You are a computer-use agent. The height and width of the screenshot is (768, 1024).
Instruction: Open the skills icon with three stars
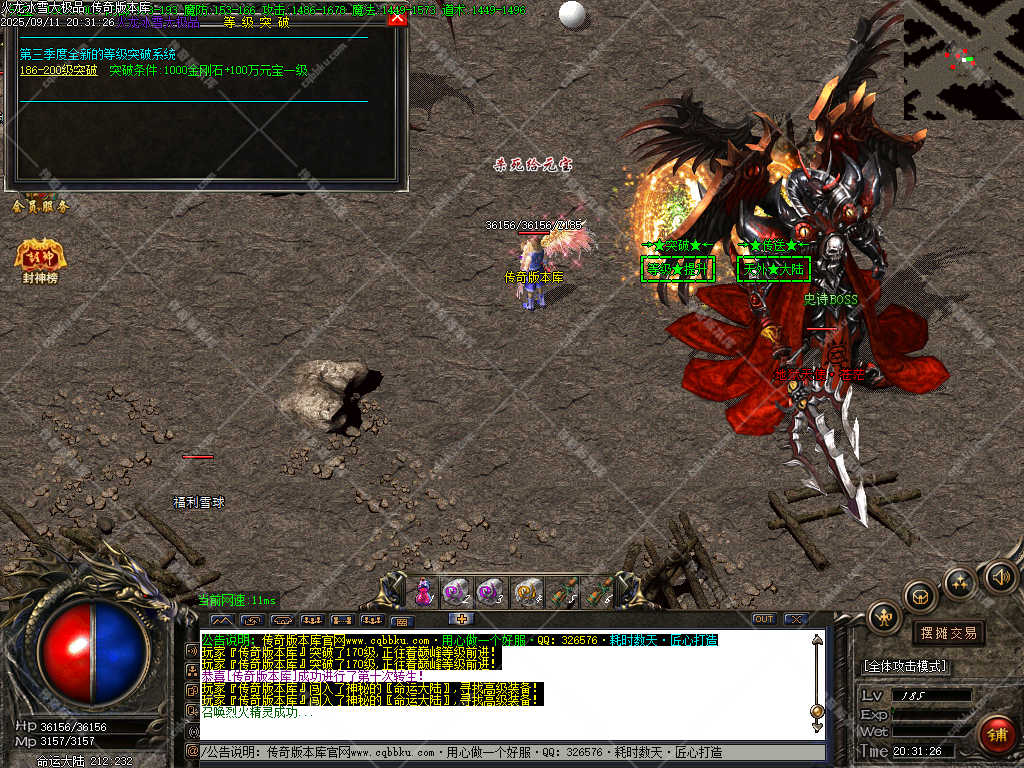coord(960,583)
